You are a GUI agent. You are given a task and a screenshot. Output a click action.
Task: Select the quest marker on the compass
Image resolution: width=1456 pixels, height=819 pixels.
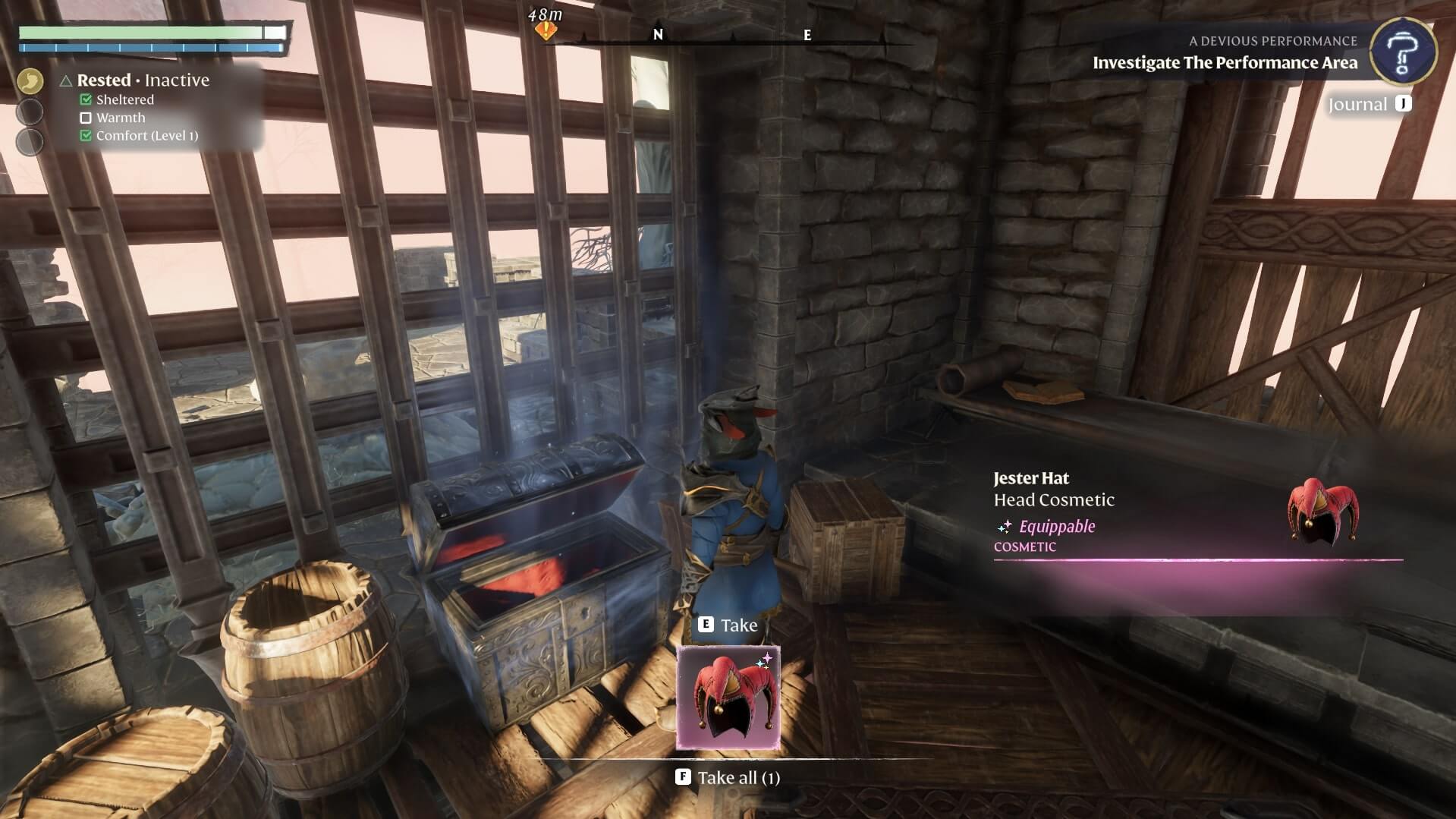pos(546,30)
